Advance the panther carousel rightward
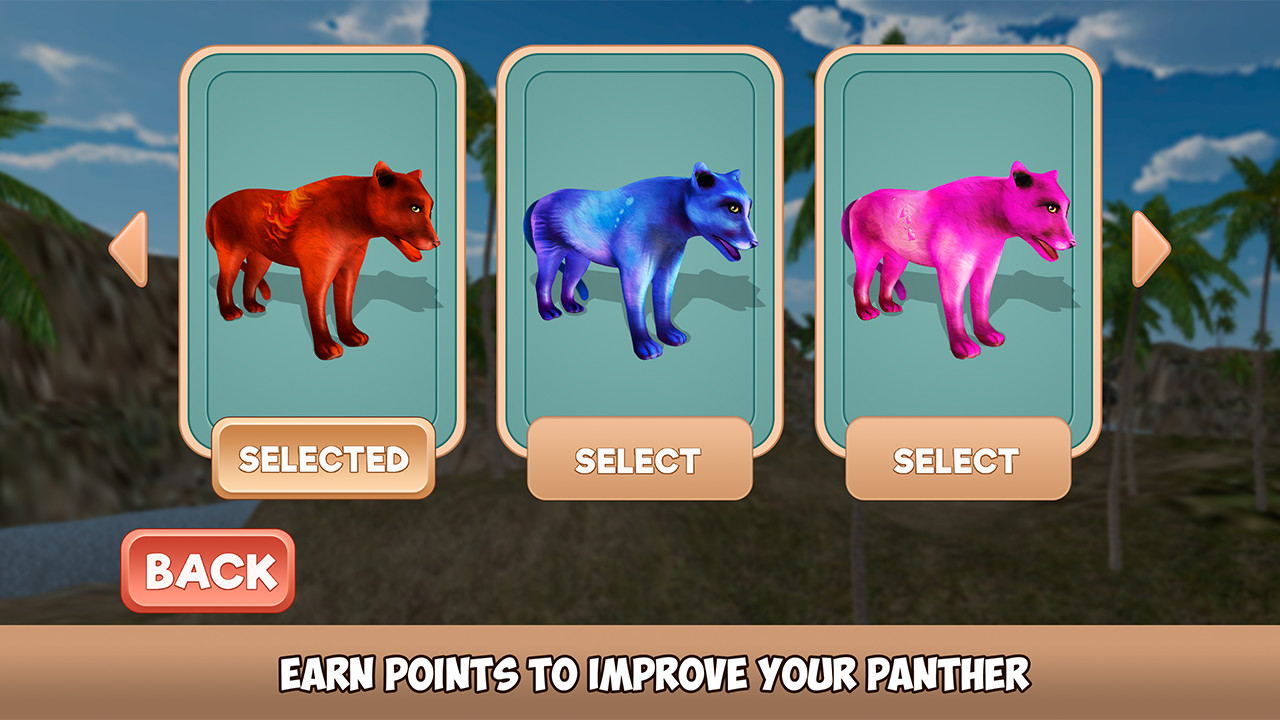Viewport: 1280px width, 720px height. [x=1149, y=251]
